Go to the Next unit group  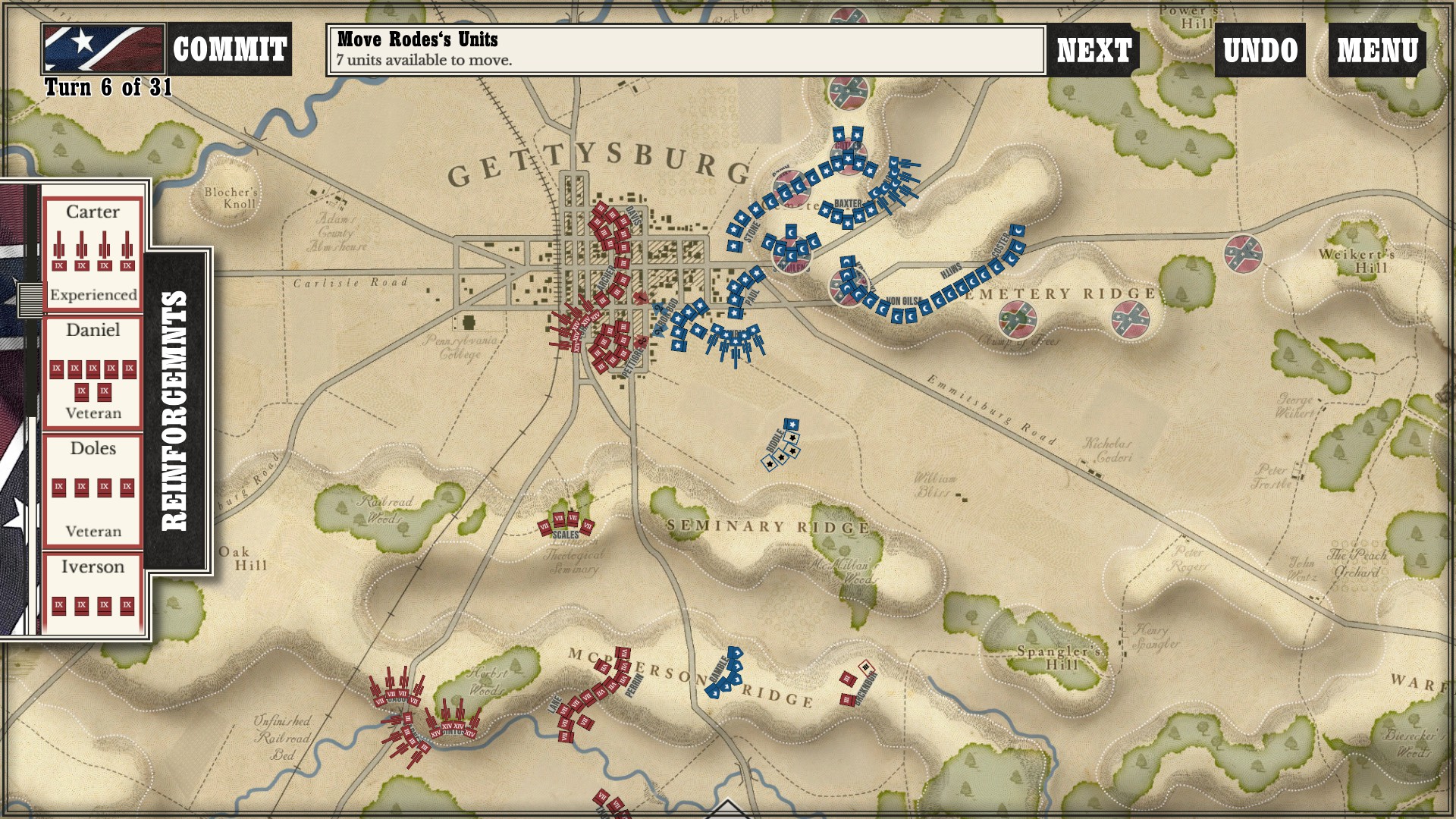(x=1094, y=50)
